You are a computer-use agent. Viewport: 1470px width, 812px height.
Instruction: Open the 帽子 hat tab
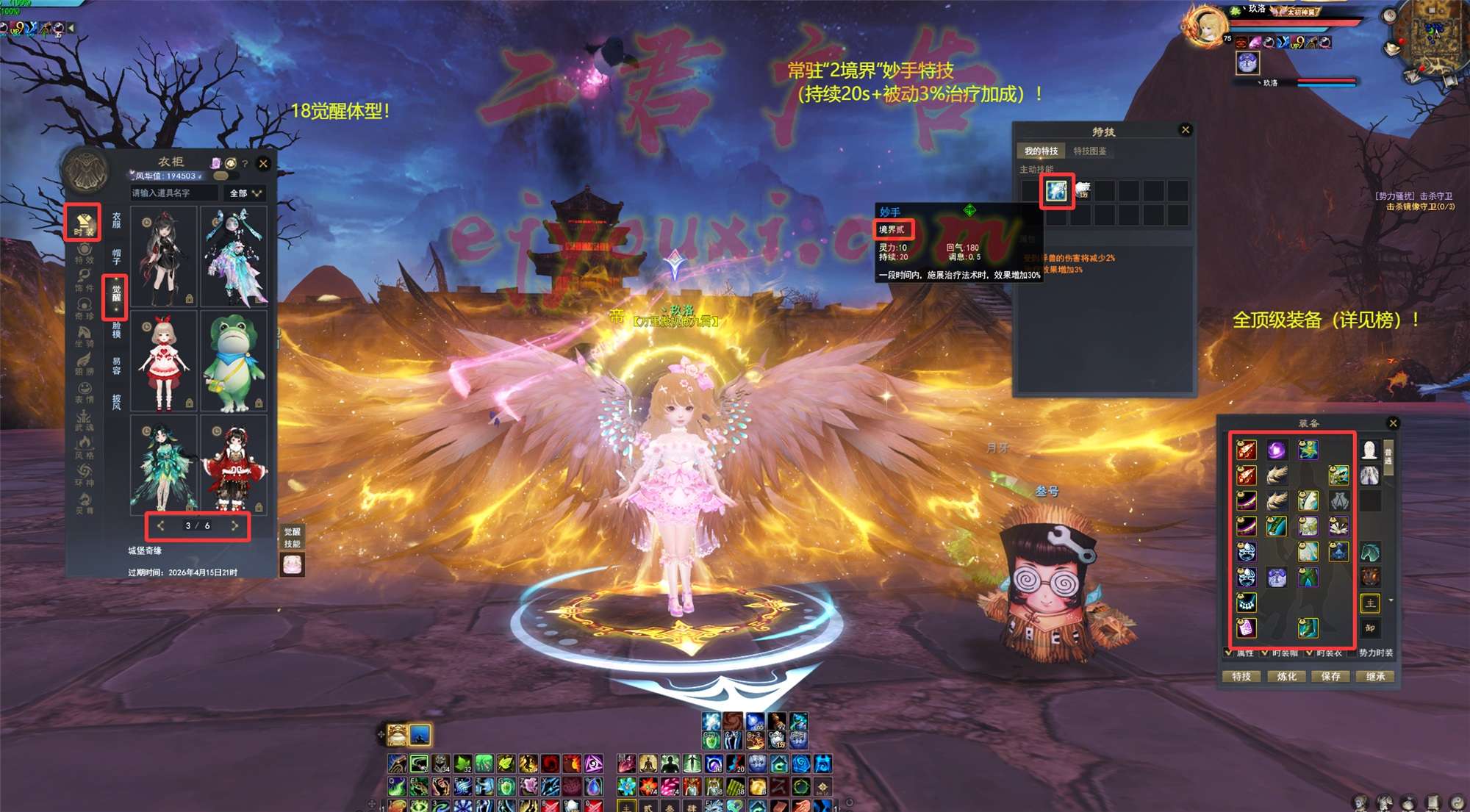[x=116, y=256]
